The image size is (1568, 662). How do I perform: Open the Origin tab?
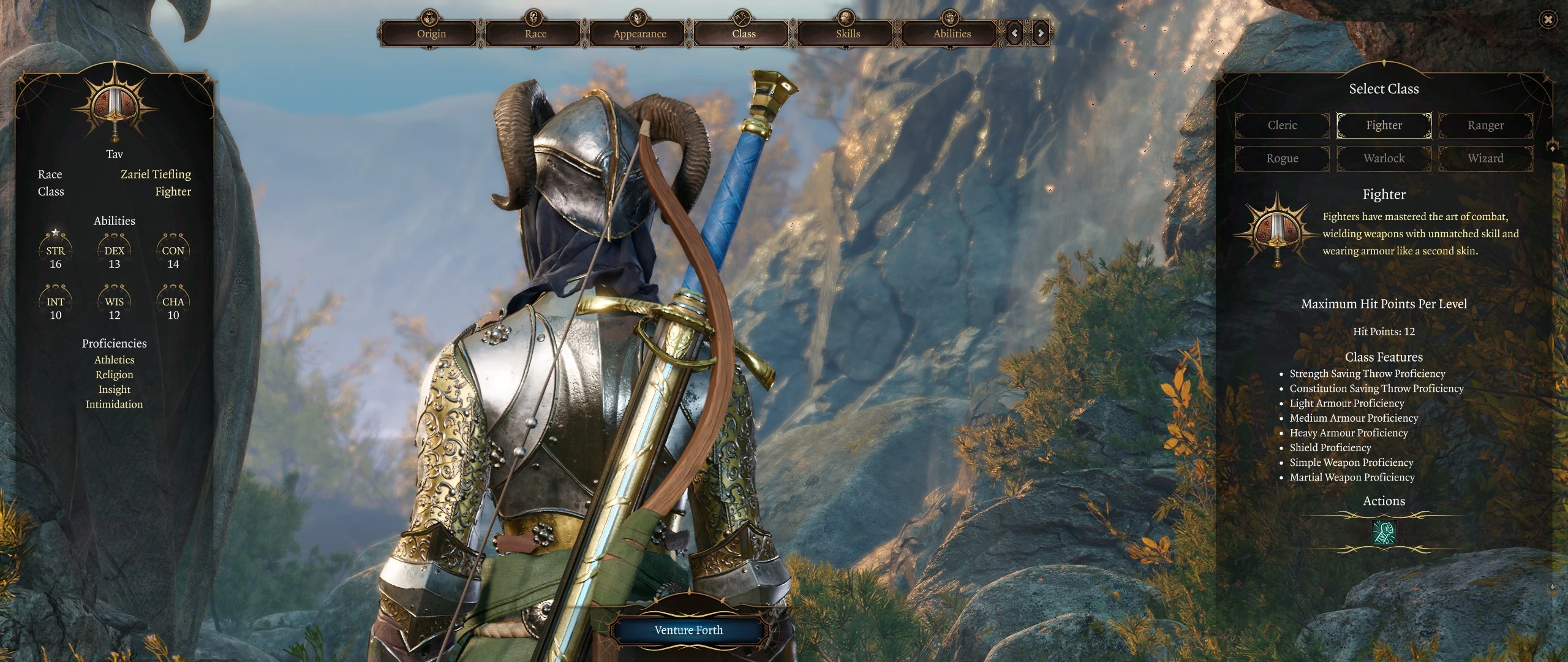coord(431,33)
